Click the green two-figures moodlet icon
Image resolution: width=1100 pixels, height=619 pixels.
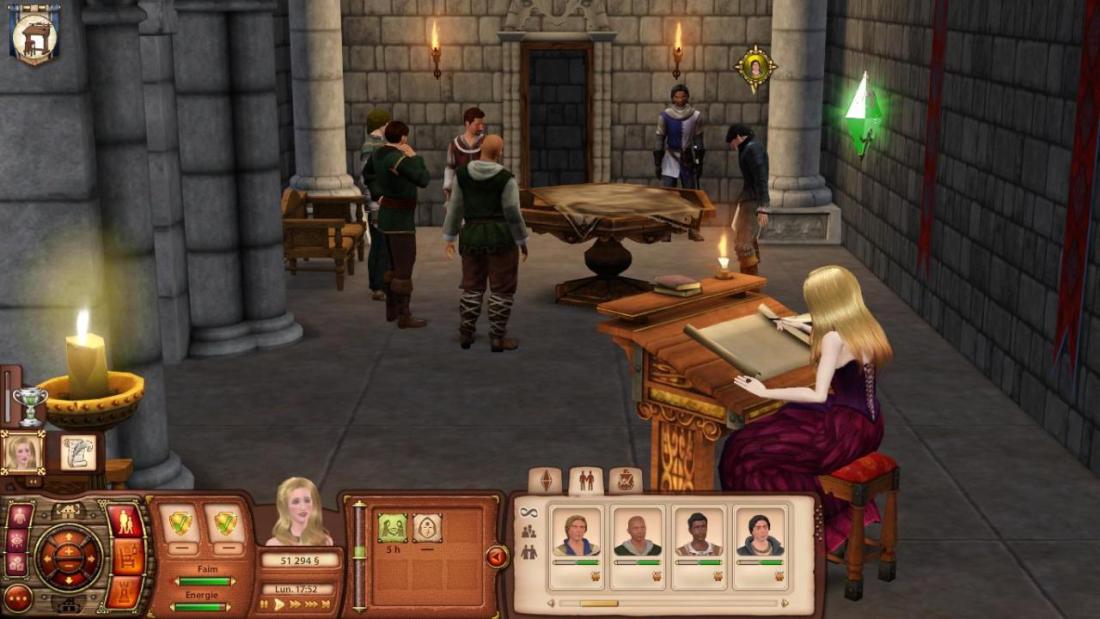point(392,527)
